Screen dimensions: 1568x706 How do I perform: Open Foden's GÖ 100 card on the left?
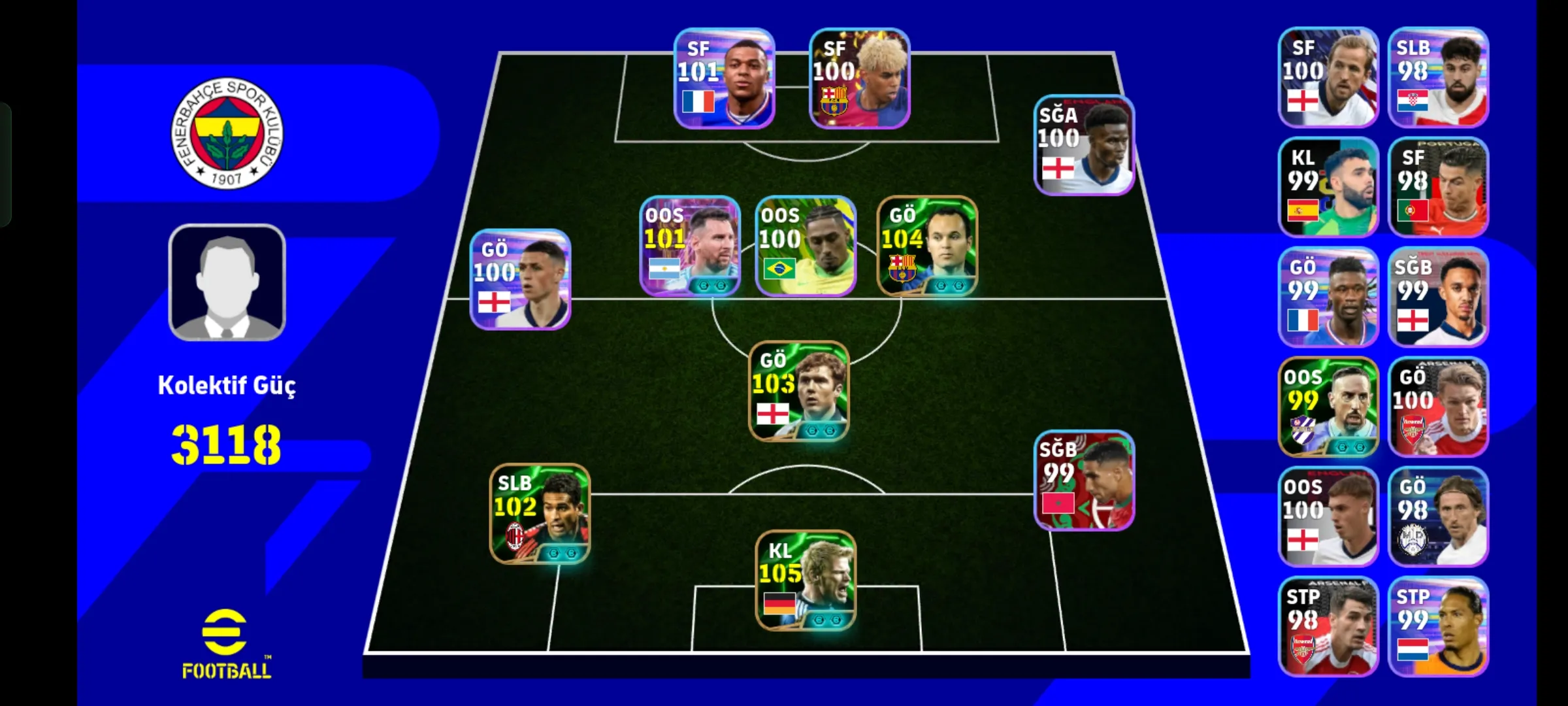pyautogui.click(x=519, y=281)
